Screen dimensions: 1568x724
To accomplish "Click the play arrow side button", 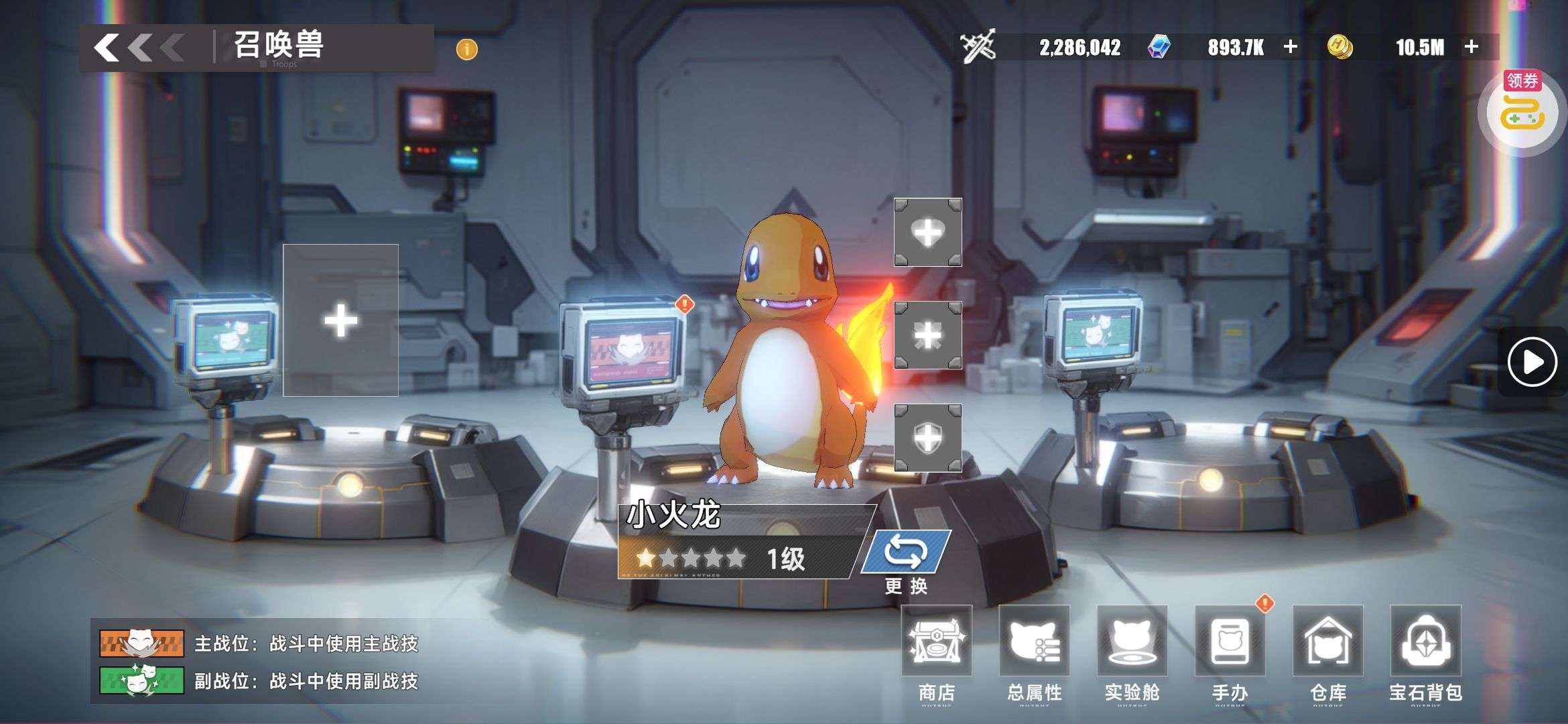I will click(x=1532, y=362).
